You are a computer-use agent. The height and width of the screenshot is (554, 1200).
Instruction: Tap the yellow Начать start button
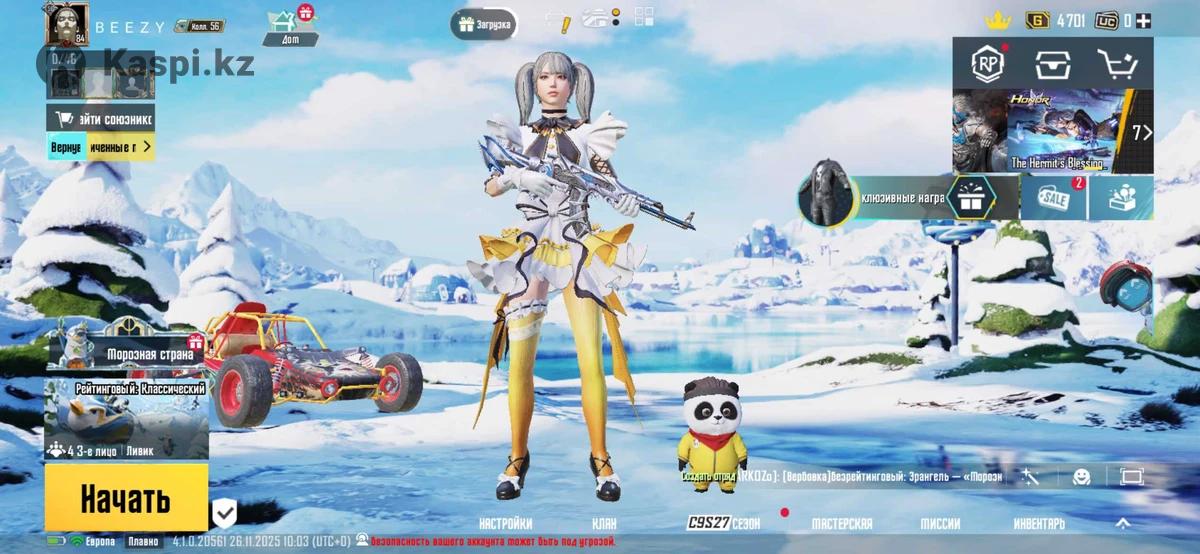tap(126, 497)
